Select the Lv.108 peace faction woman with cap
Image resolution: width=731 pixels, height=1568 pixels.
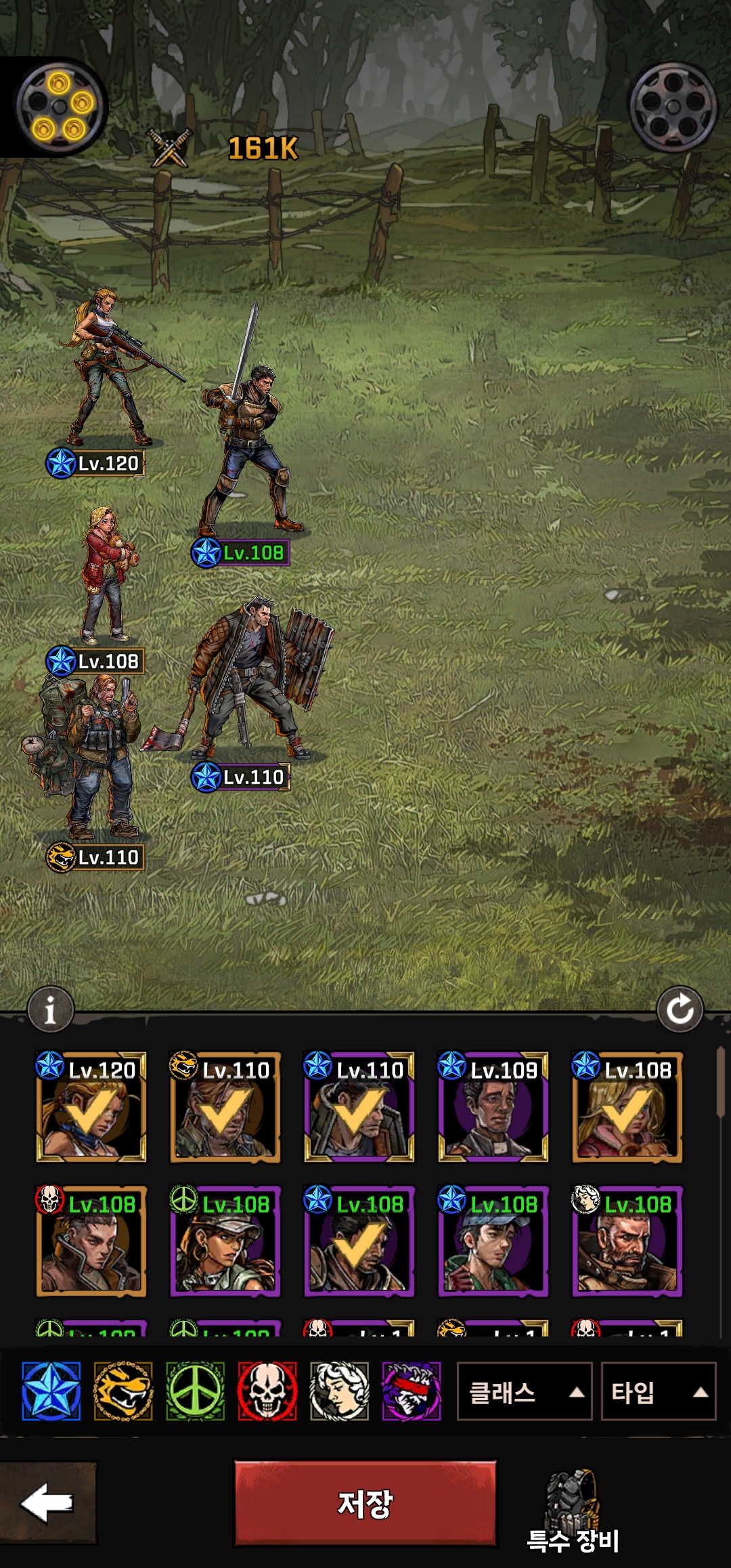click(225, 1241)
